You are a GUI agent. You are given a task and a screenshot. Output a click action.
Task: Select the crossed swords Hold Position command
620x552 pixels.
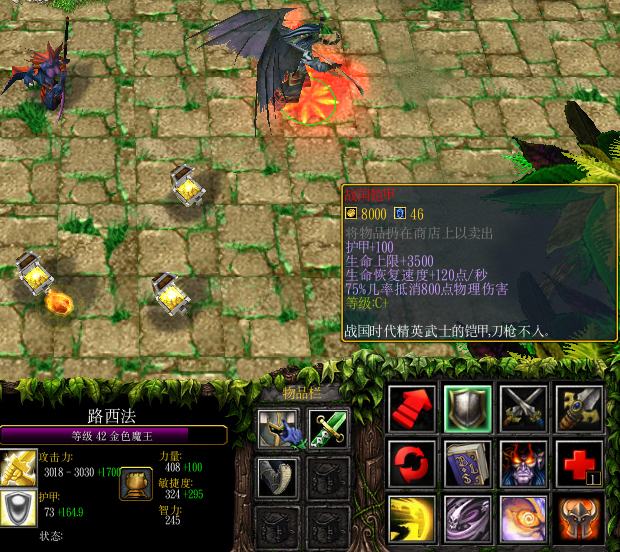[x=524, y=410]
